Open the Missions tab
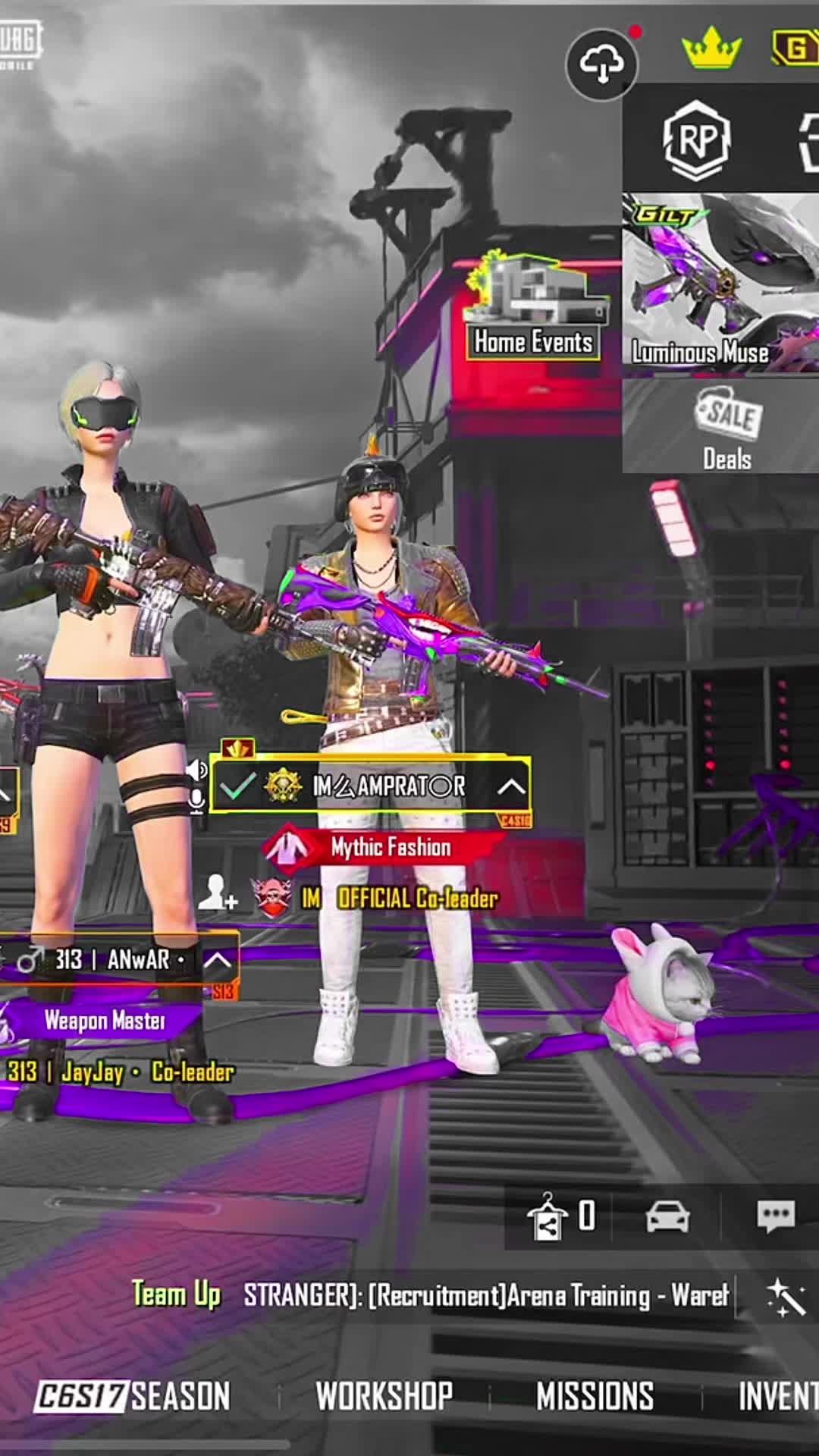 tap(595, 1396)
